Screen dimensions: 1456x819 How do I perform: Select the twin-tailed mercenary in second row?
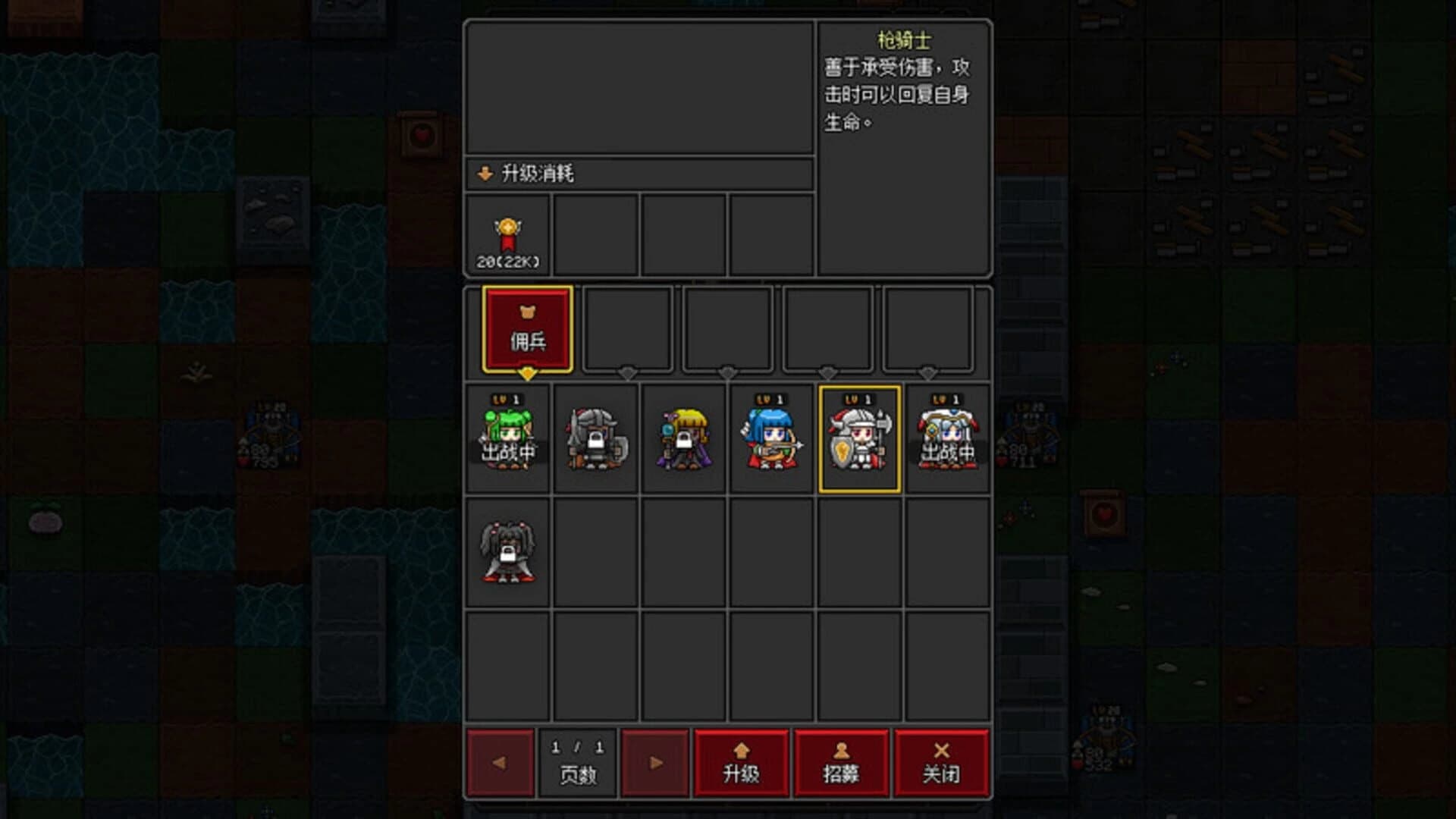[x=507, y=554]
